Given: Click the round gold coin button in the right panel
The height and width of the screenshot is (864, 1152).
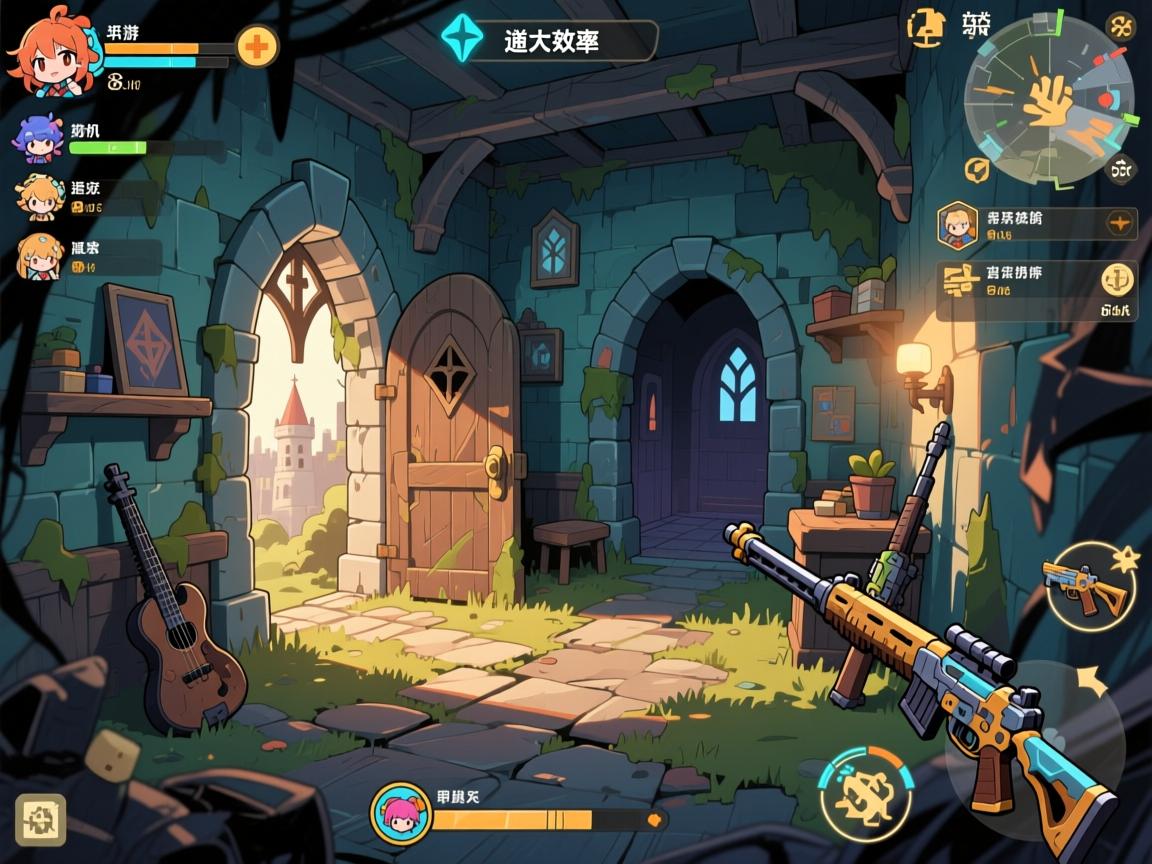Looking at the screenshot, I should (1117, 279).
